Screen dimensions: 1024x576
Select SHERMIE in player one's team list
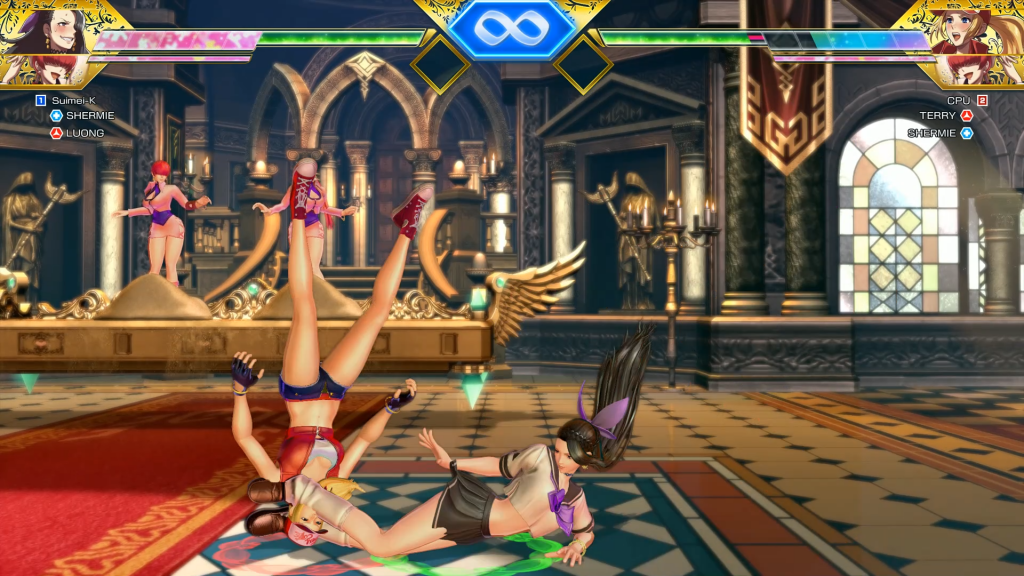90,116
